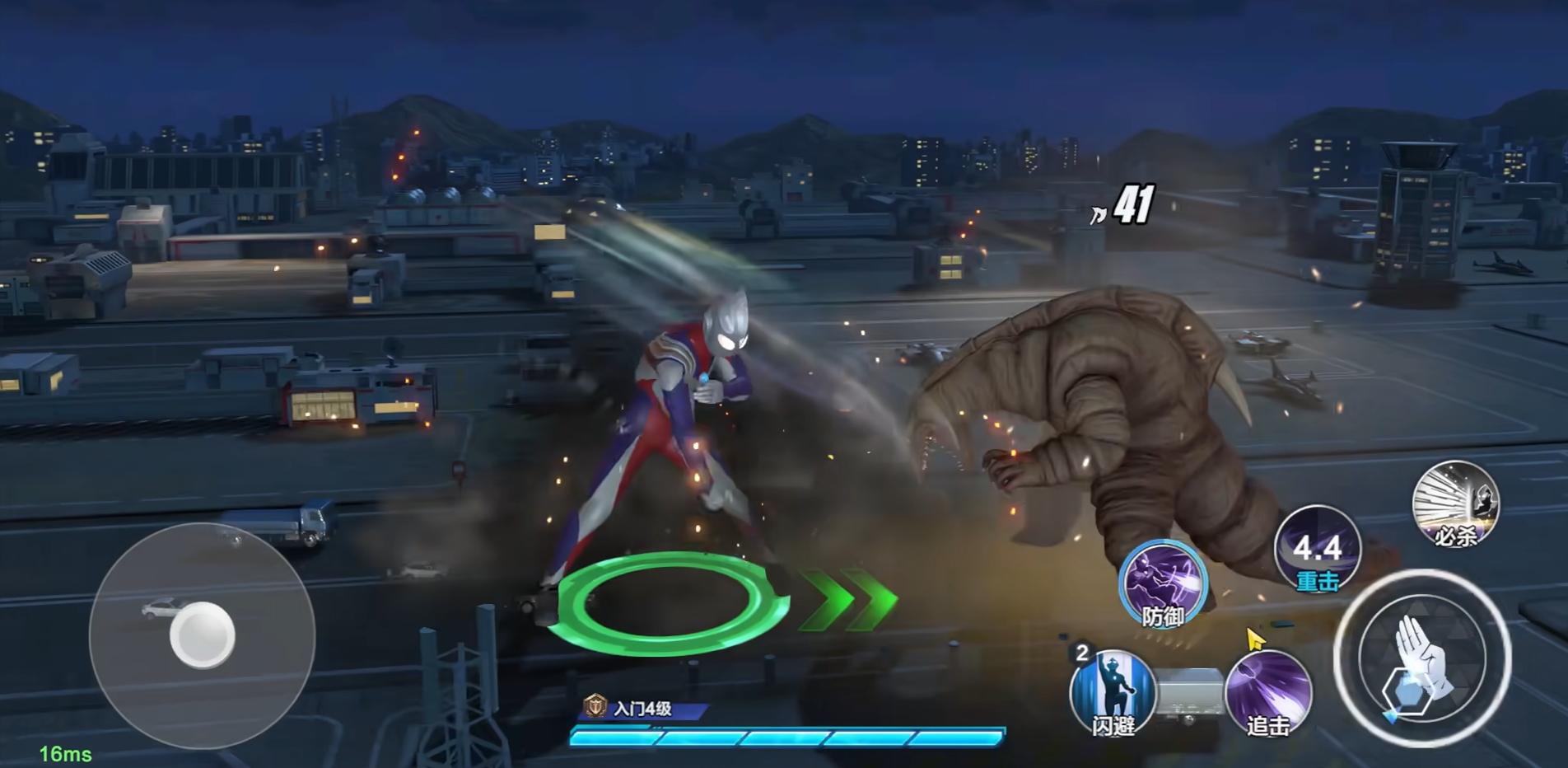Image resolution: width=1568 pixels, height=768 pixels.
Task: Hit the main hand attack button
Action: pyautogui.click(x=1422, y=658)
